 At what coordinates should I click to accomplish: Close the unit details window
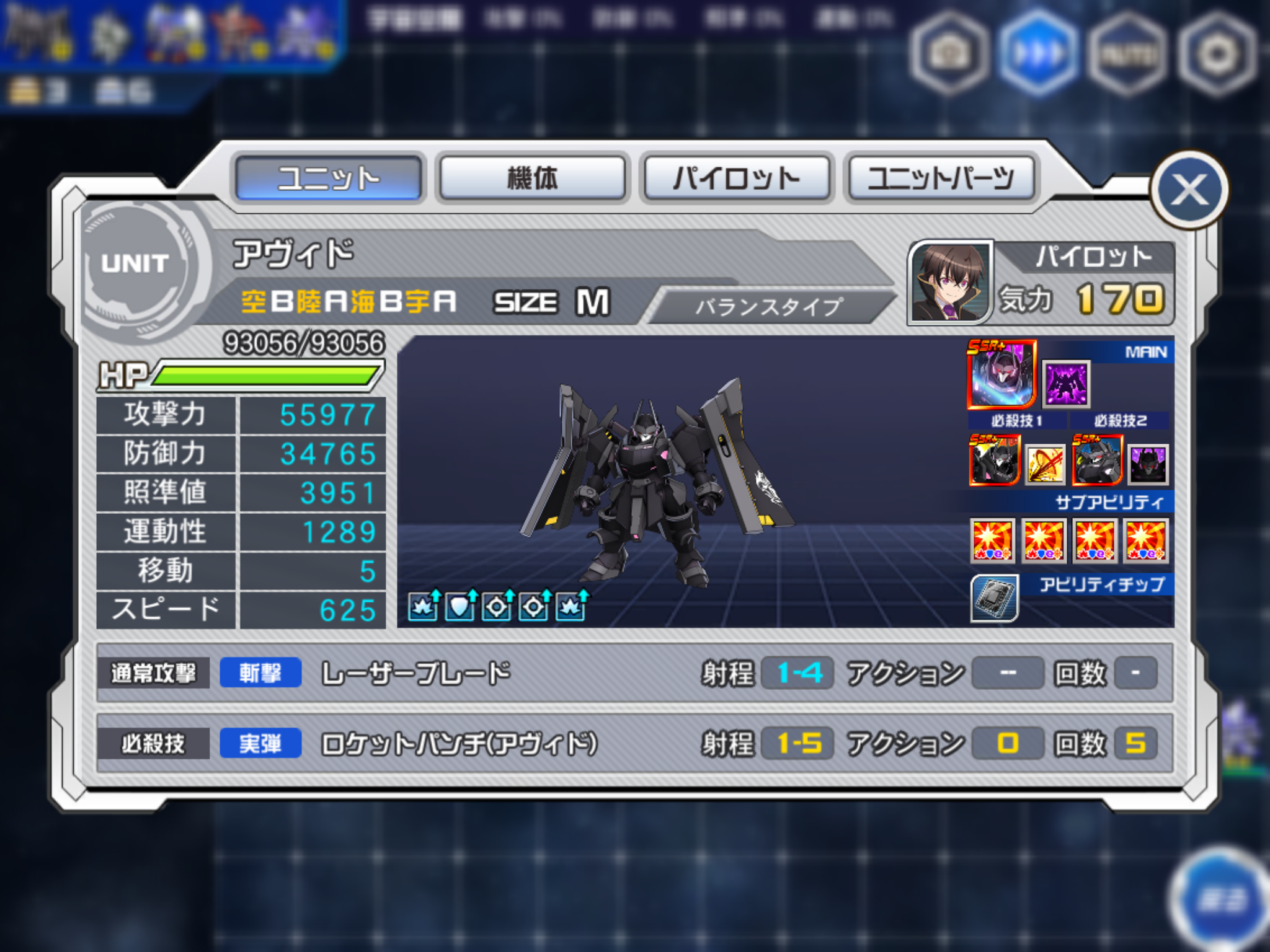click(x=1189, y=190)
